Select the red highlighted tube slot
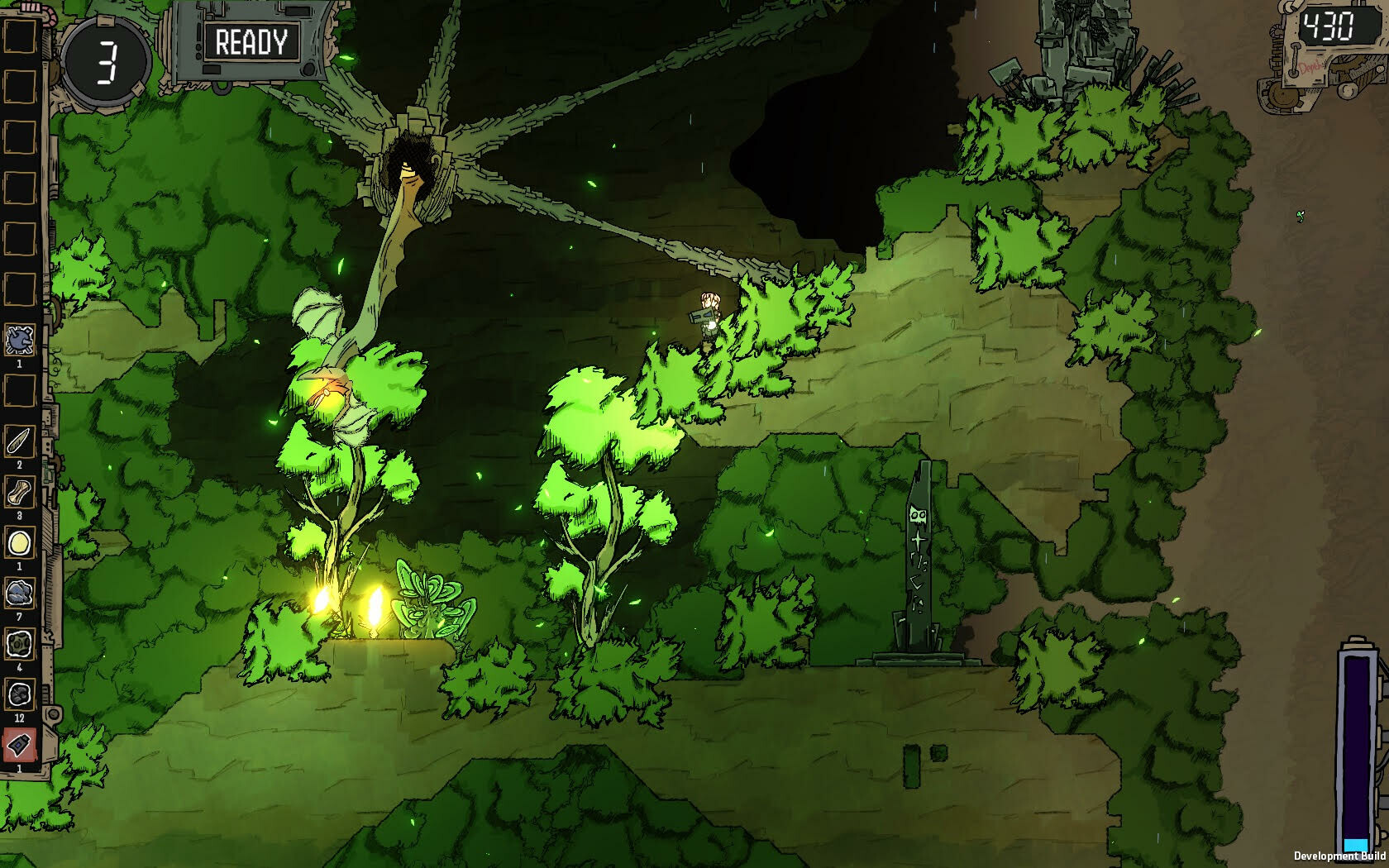 click(20, 745)
